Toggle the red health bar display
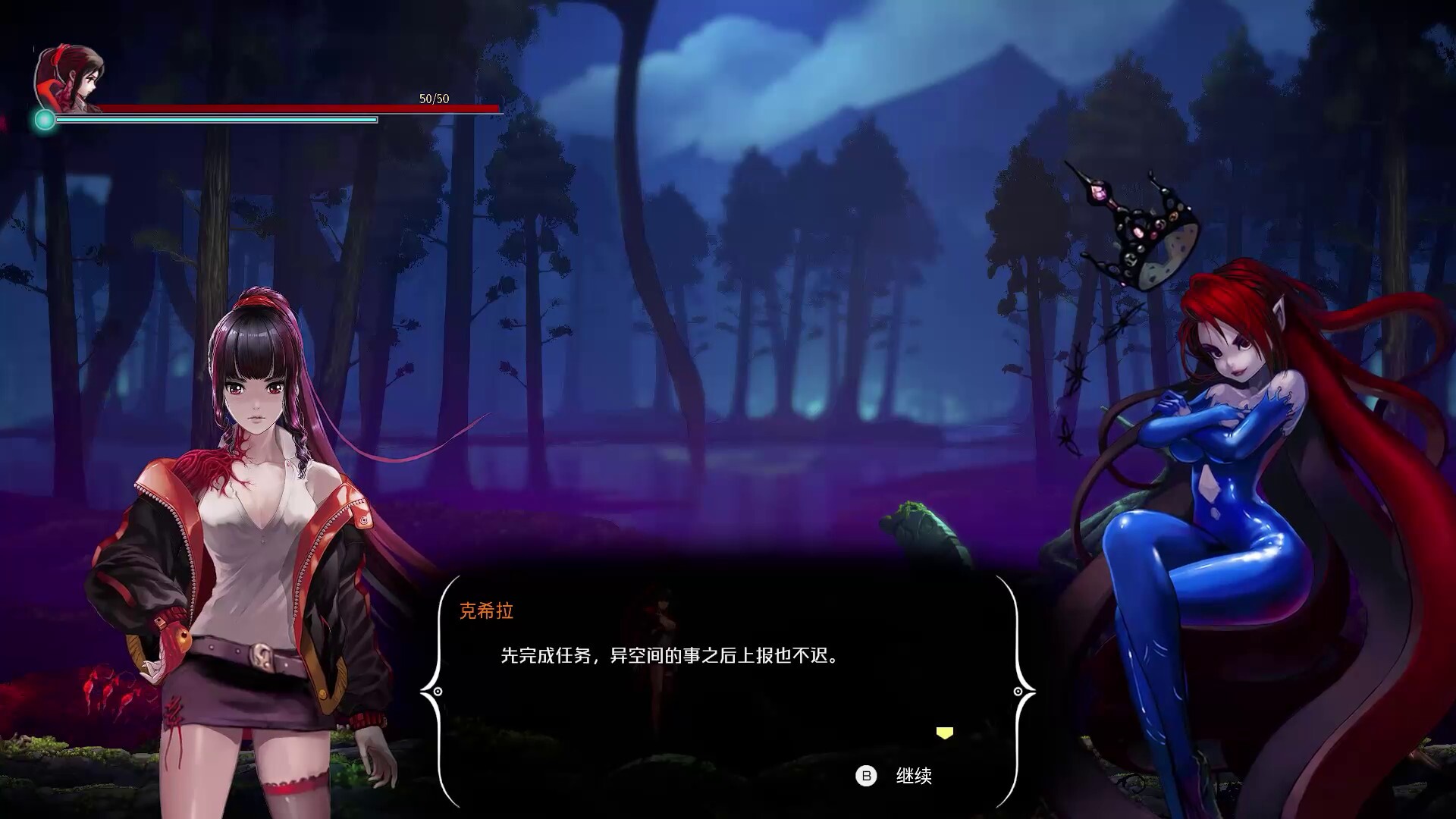This screenshot has width=1456, height=819. pos(303,107)
